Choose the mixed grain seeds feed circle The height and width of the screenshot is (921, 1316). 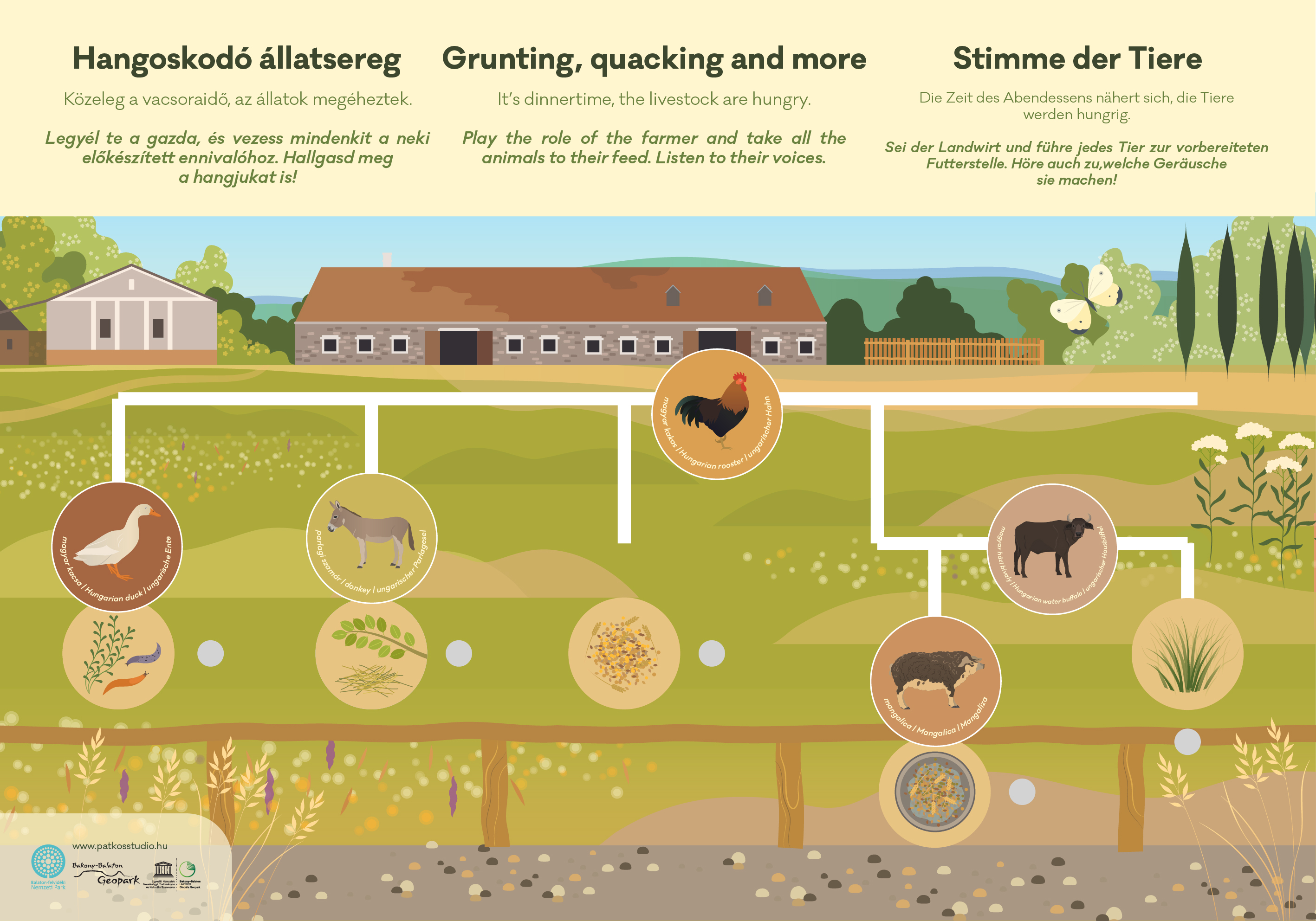click(624, 654)
